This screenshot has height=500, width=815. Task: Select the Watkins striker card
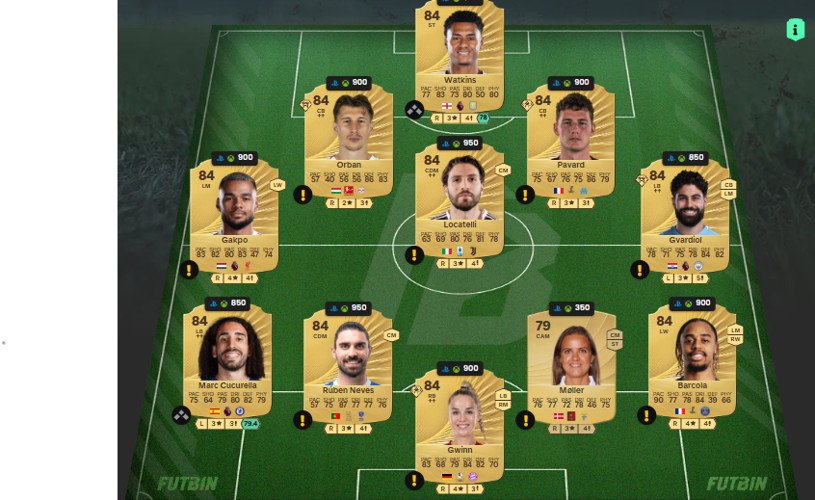point(459,50)
